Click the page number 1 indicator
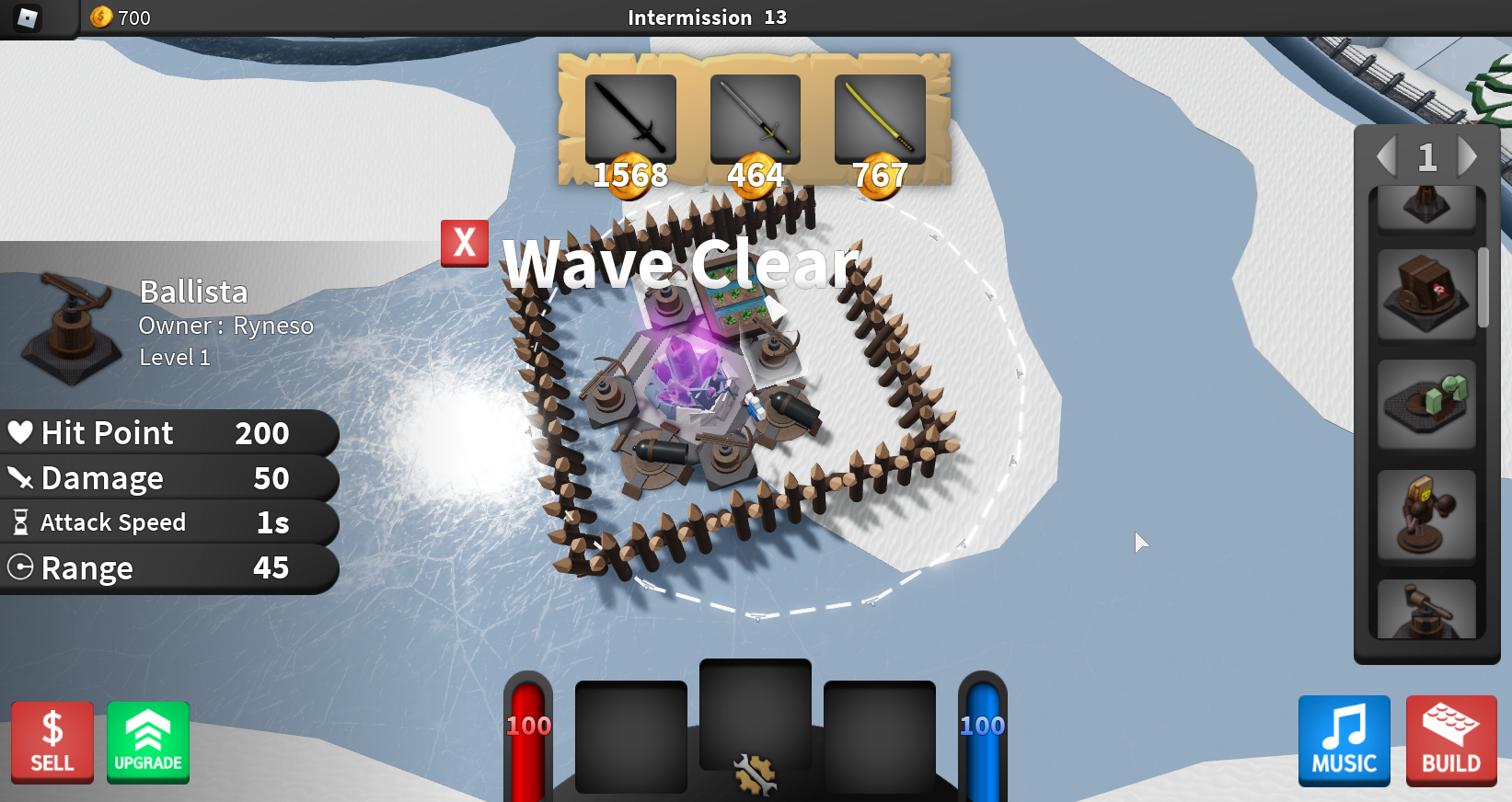1512x802 pixels. [1427, 156]
